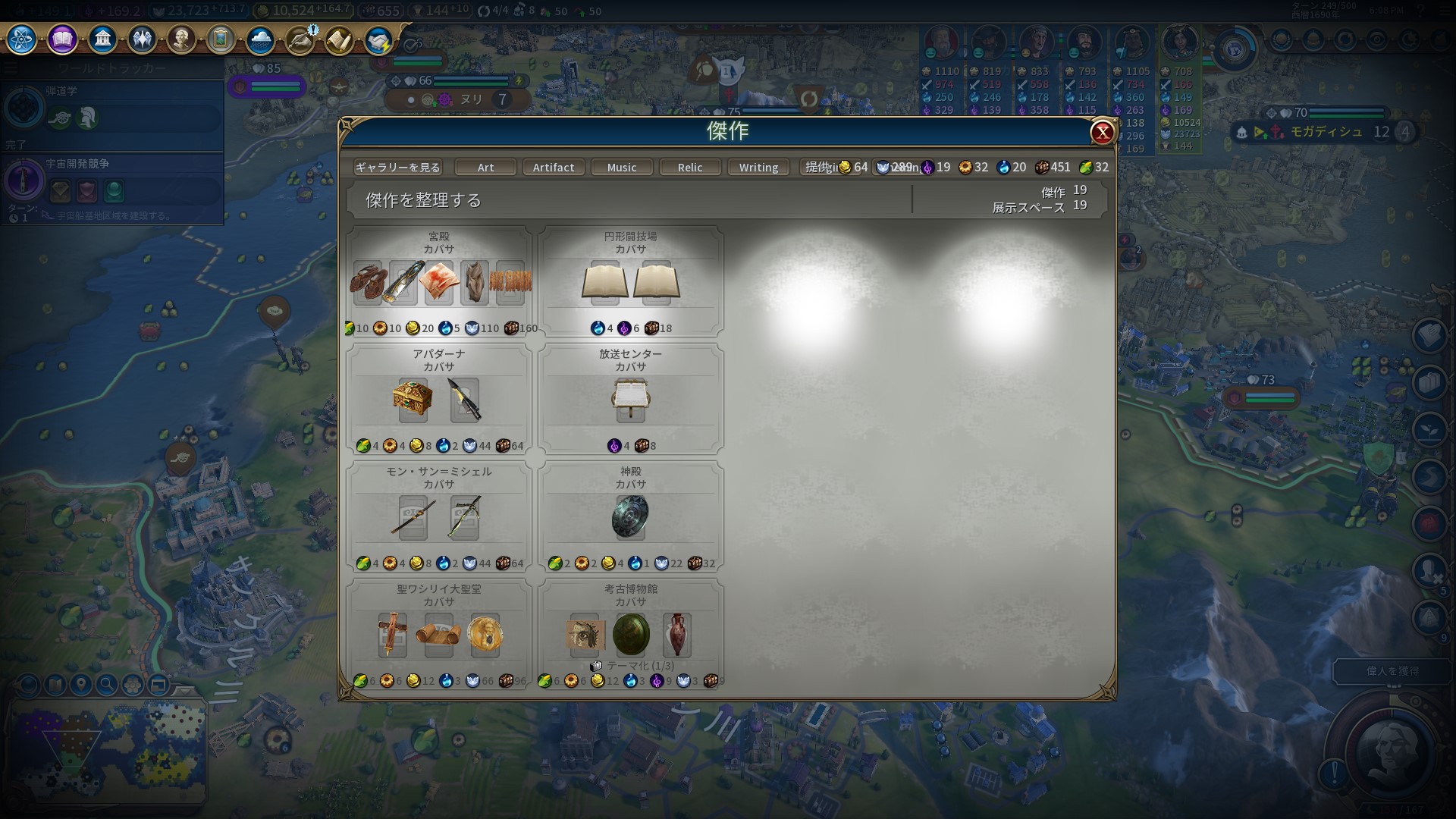Open the technology tree (atom icon)

tap(20, 39)
